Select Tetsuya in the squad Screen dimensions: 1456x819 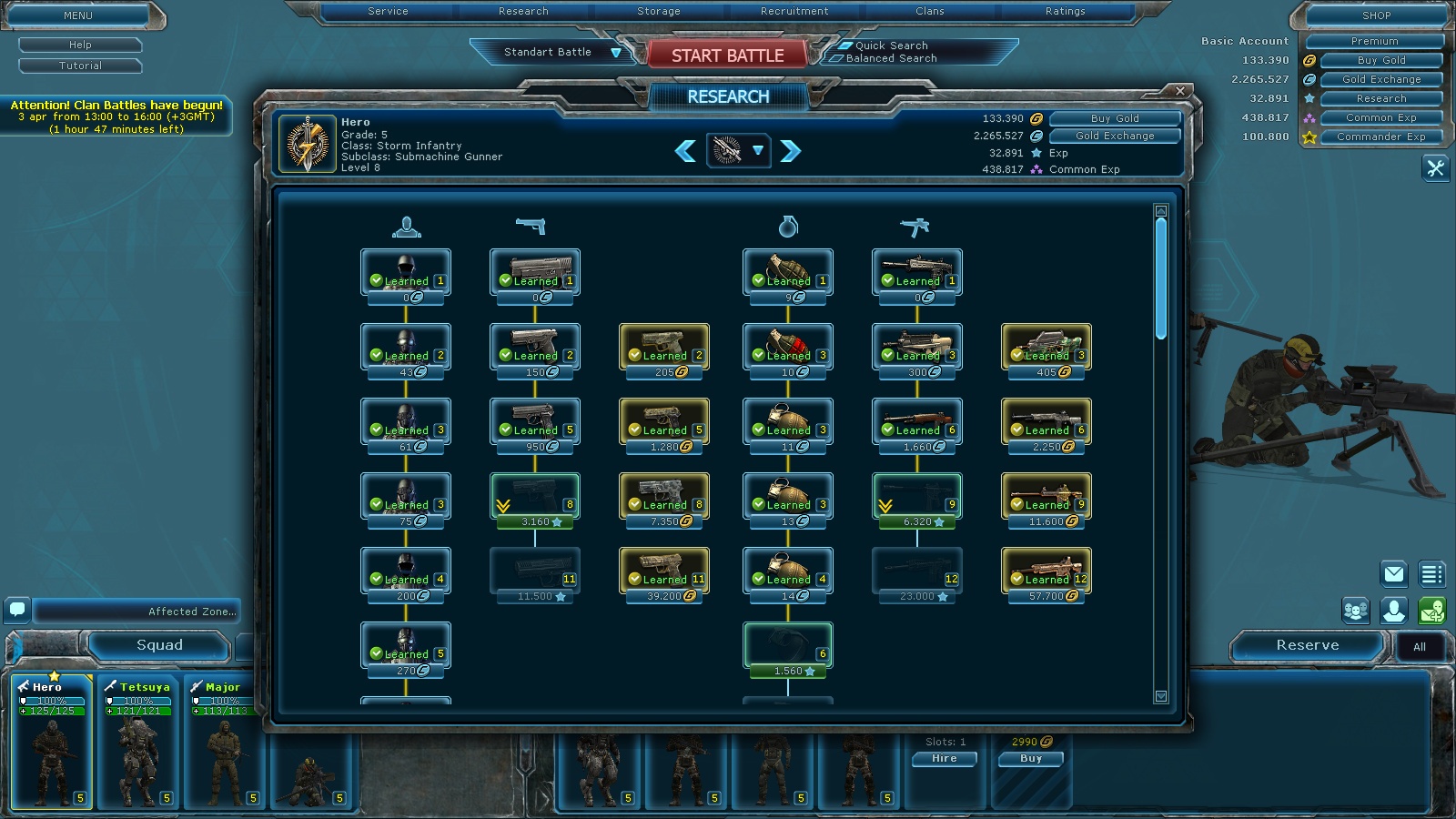pos(138,742)
